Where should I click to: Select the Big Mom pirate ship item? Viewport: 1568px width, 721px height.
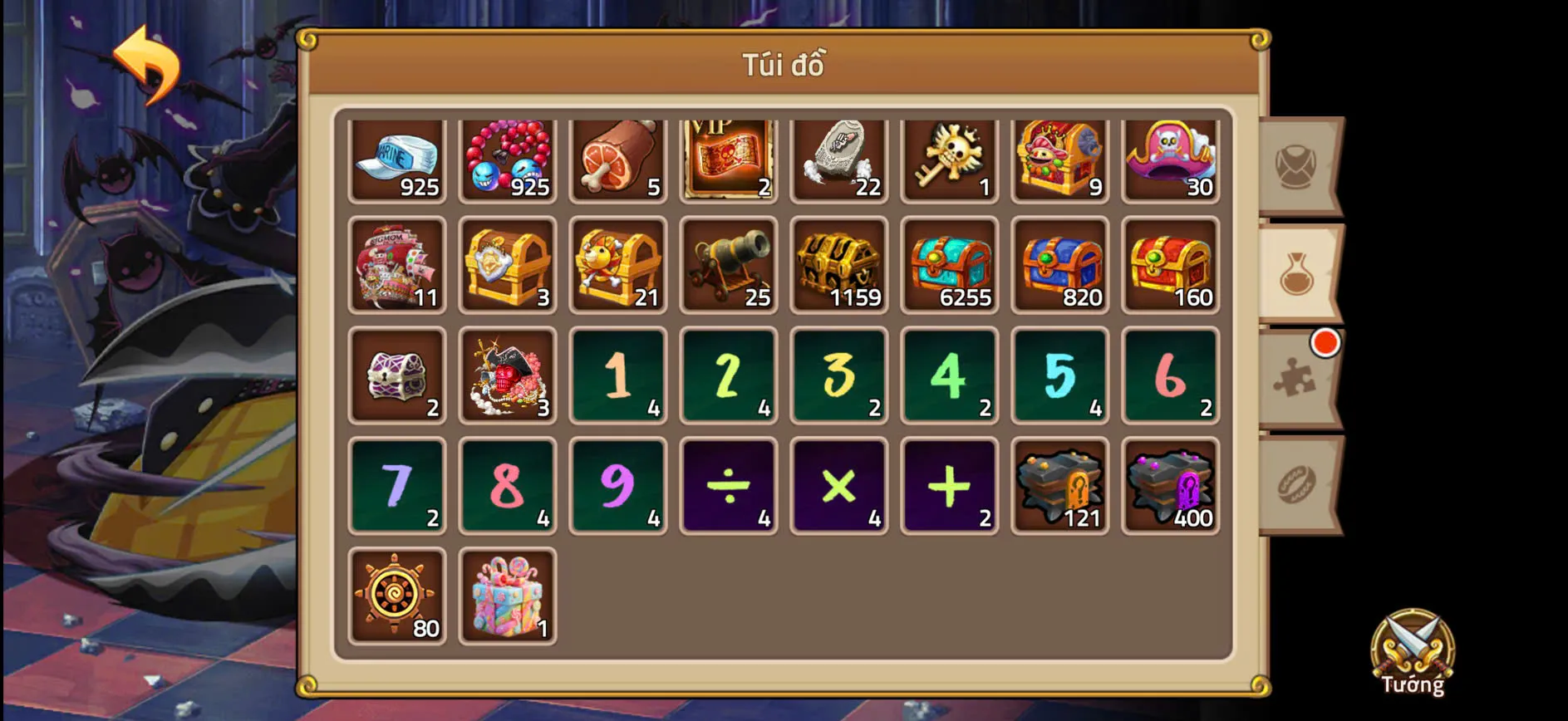[396, 267]
